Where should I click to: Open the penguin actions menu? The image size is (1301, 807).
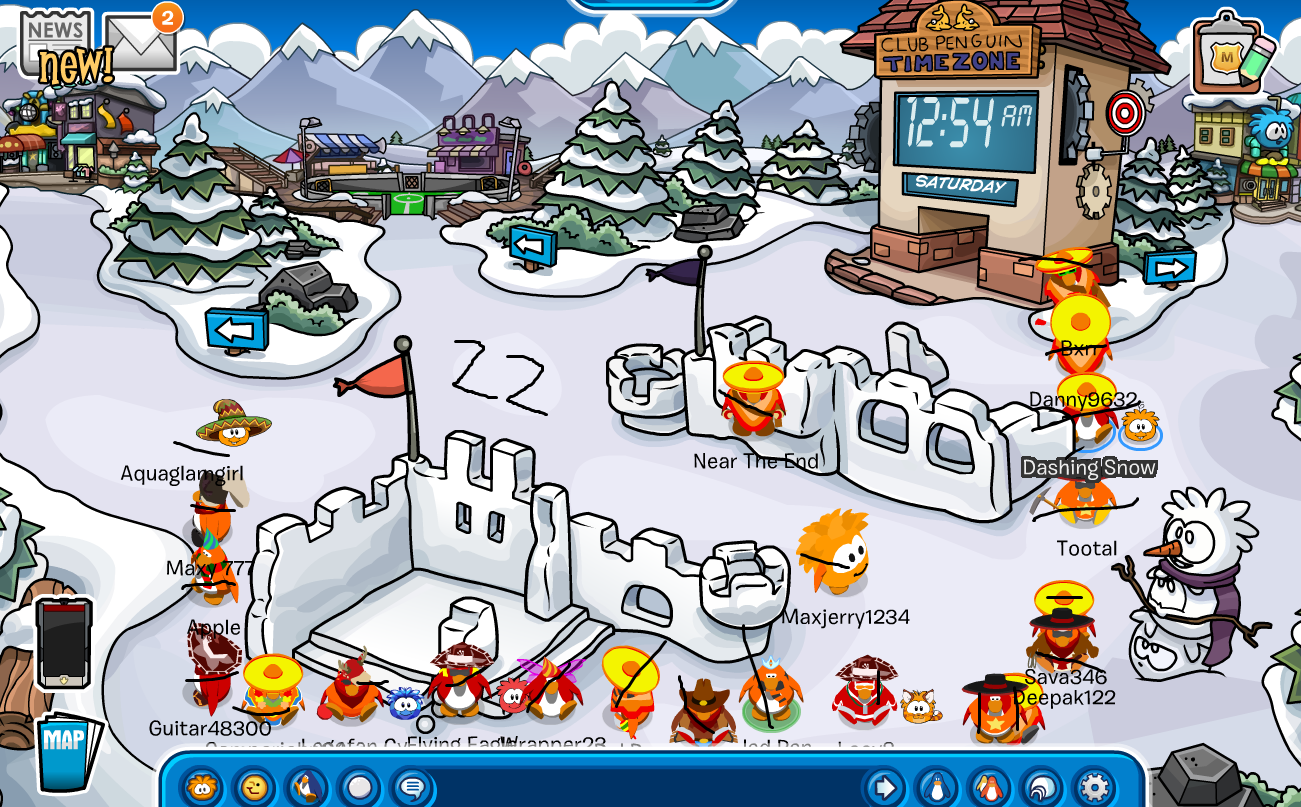(307, 787)
